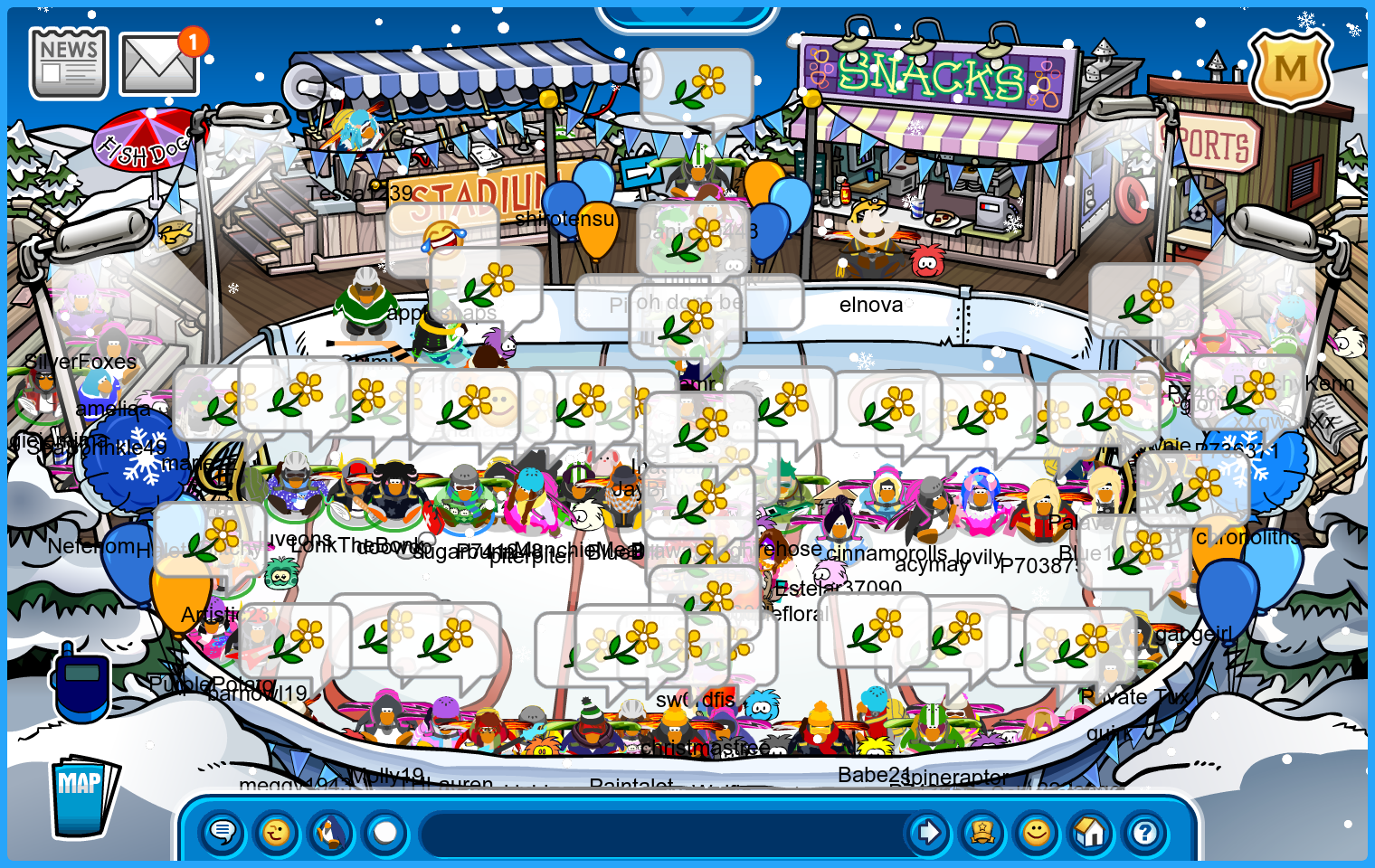Open the speech bubble safe chat menu
The image size is (1375, 868).
point(223,832)
